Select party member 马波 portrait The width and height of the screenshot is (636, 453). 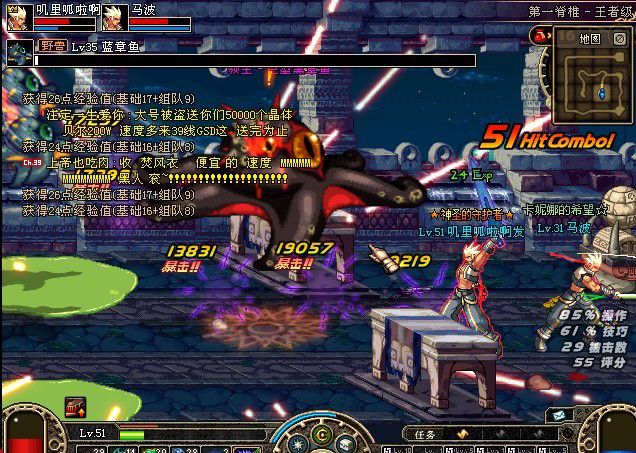pyautogui.click(x=113, y=17)
